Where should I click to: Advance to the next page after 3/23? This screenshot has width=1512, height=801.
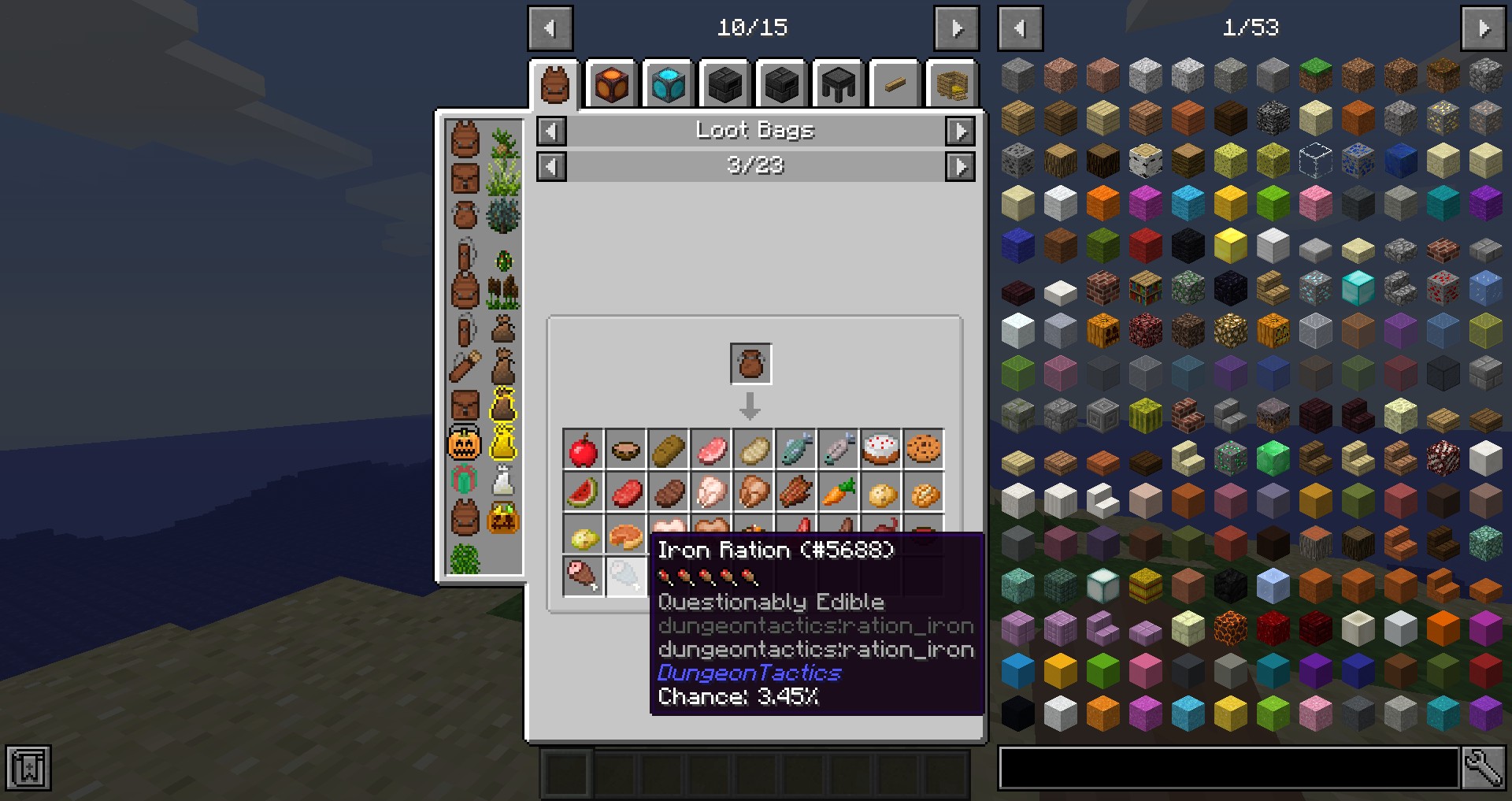point(960,166)
